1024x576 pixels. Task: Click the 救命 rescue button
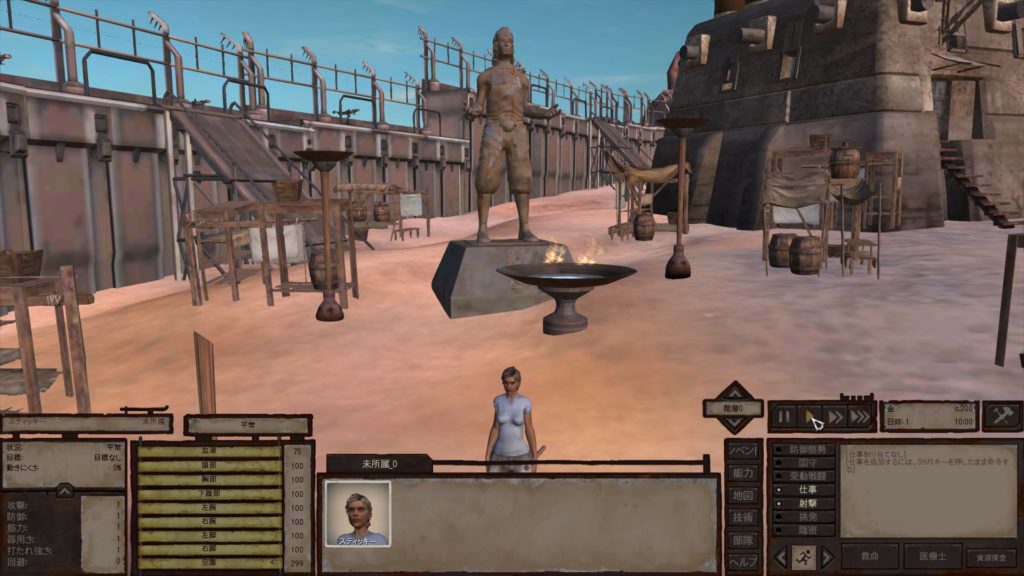point(869,557)
